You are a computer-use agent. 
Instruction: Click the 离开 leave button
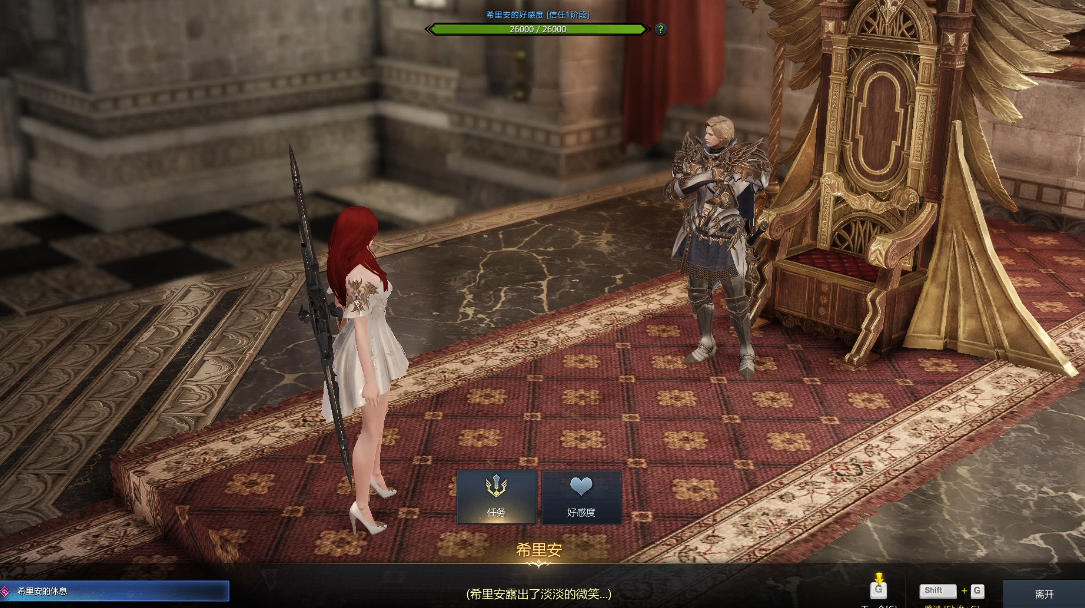pos(1043,593)
